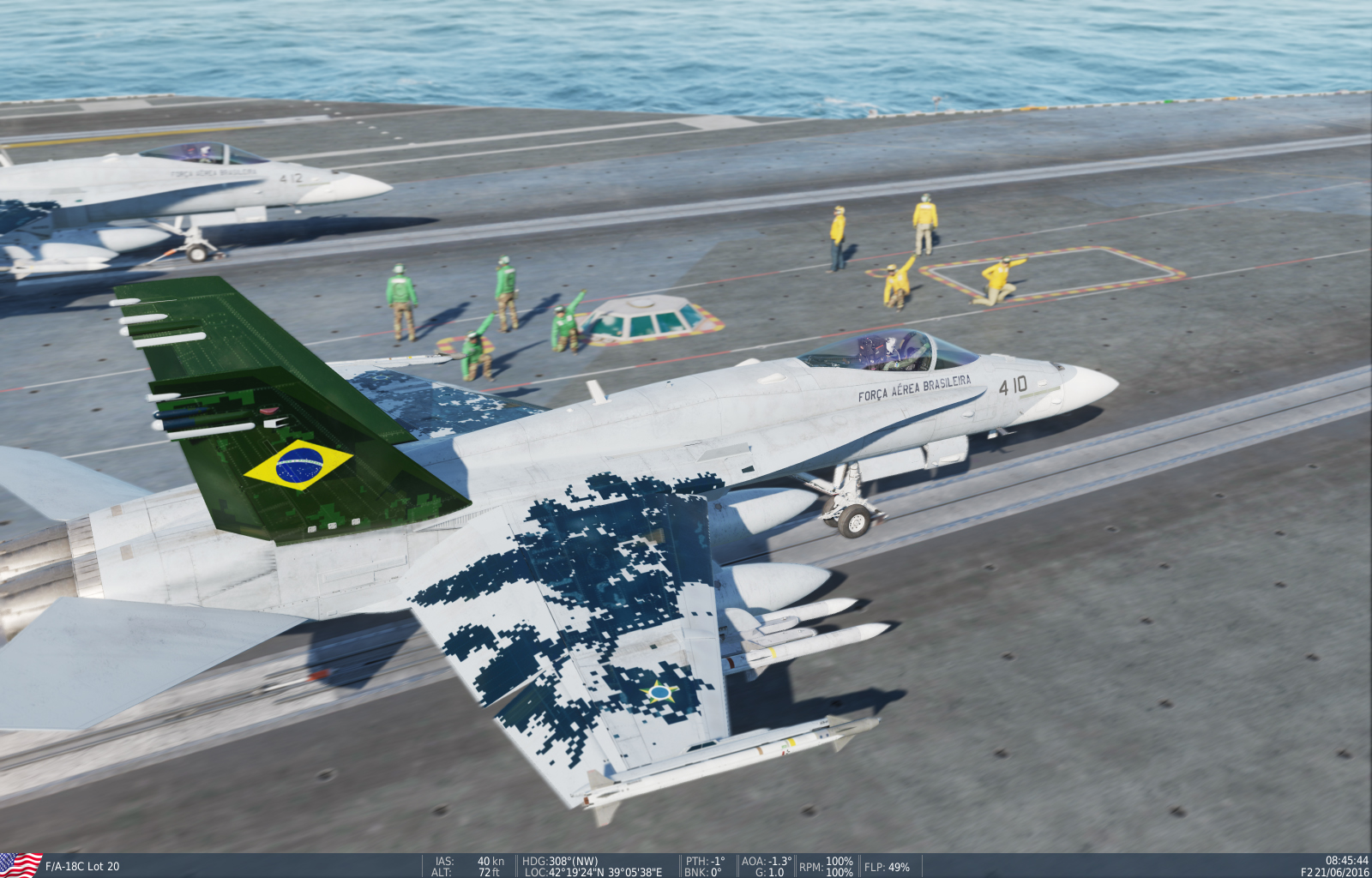Click the ALT altitude indicator field
The width and height of the screenshot is (1372, 878).
coord(468,871)
